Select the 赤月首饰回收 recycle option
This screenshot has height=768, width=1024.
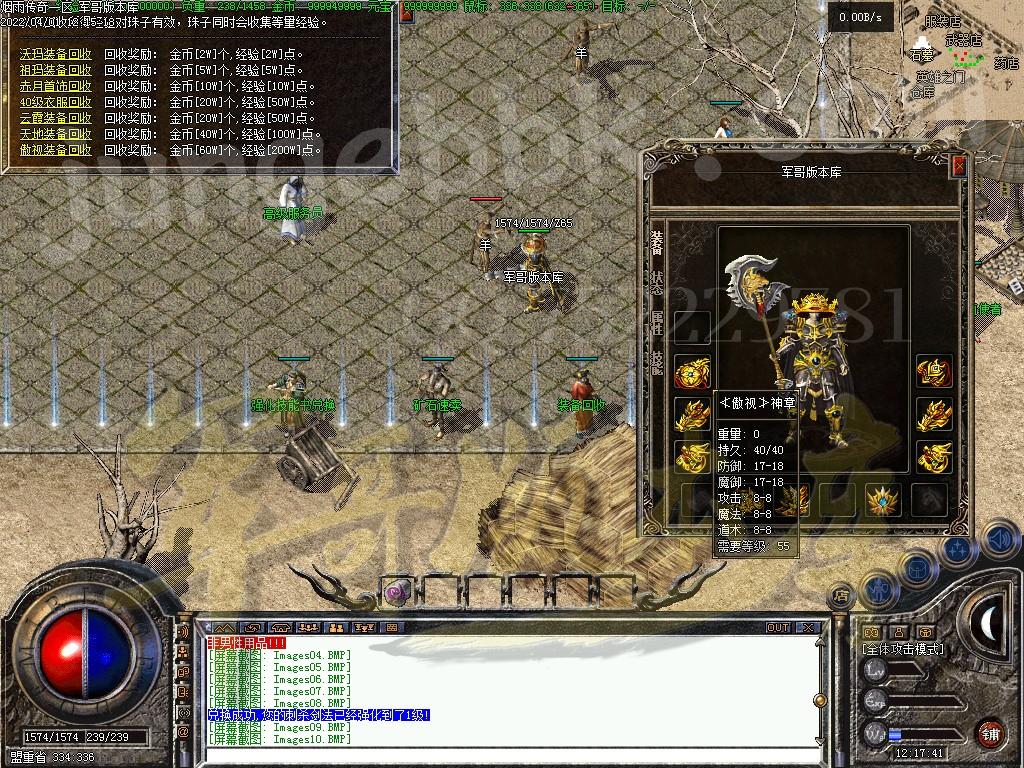pos(55,86)
